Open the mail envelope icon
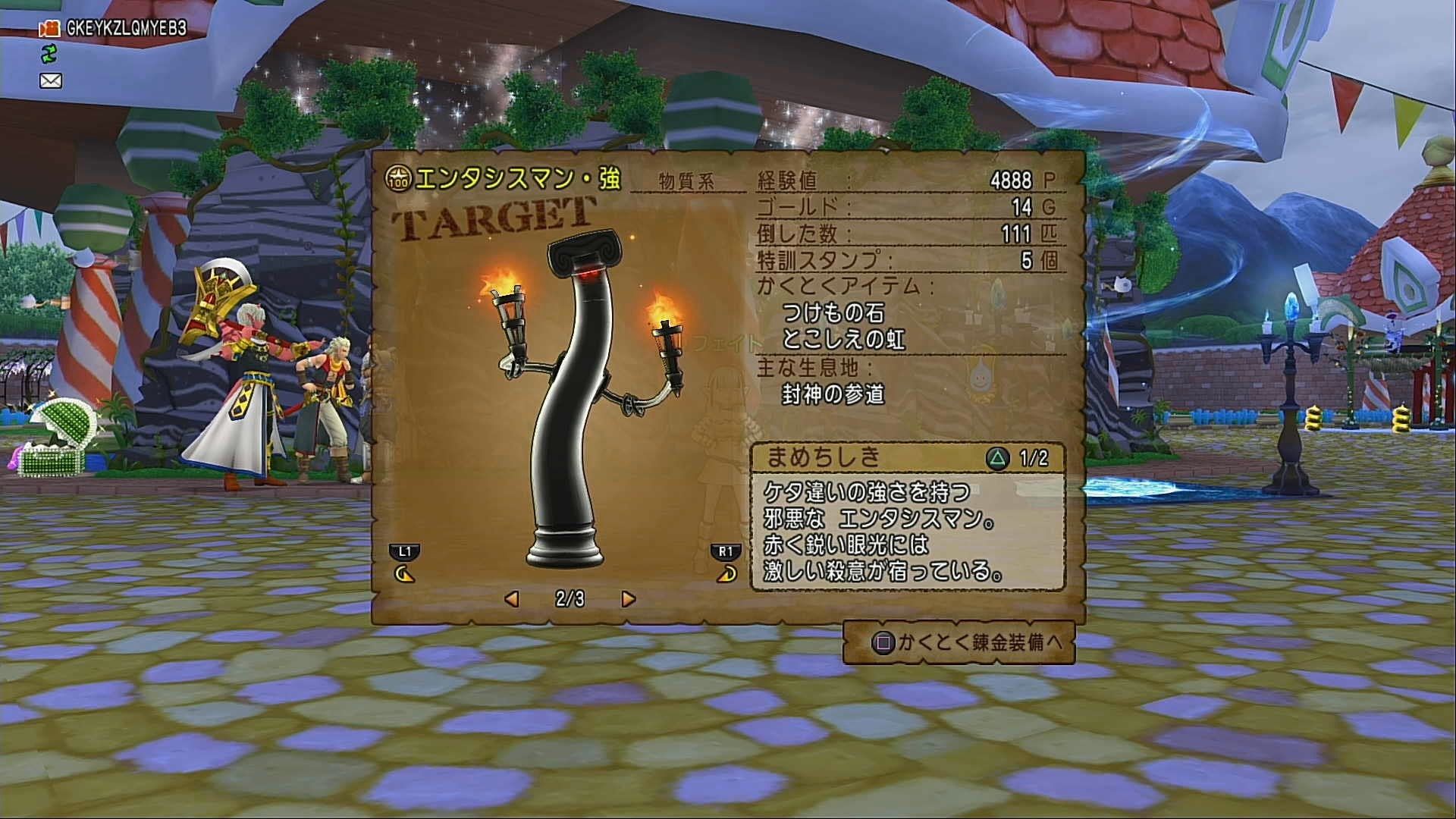 pyautogui.click(x=51, y=80)
